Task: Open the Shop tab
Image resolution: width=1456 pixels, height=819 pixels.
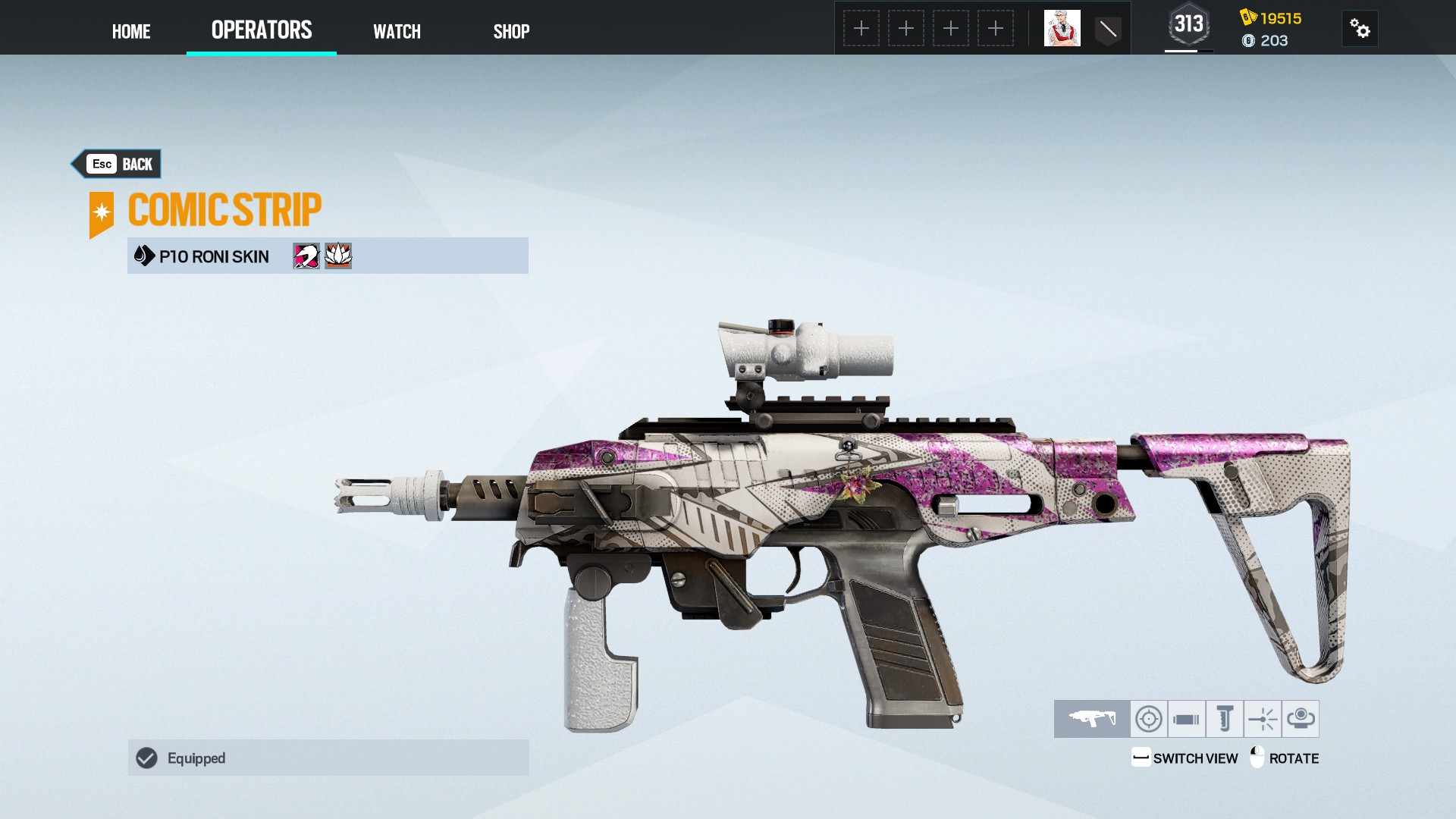Action: coord(511,31)
